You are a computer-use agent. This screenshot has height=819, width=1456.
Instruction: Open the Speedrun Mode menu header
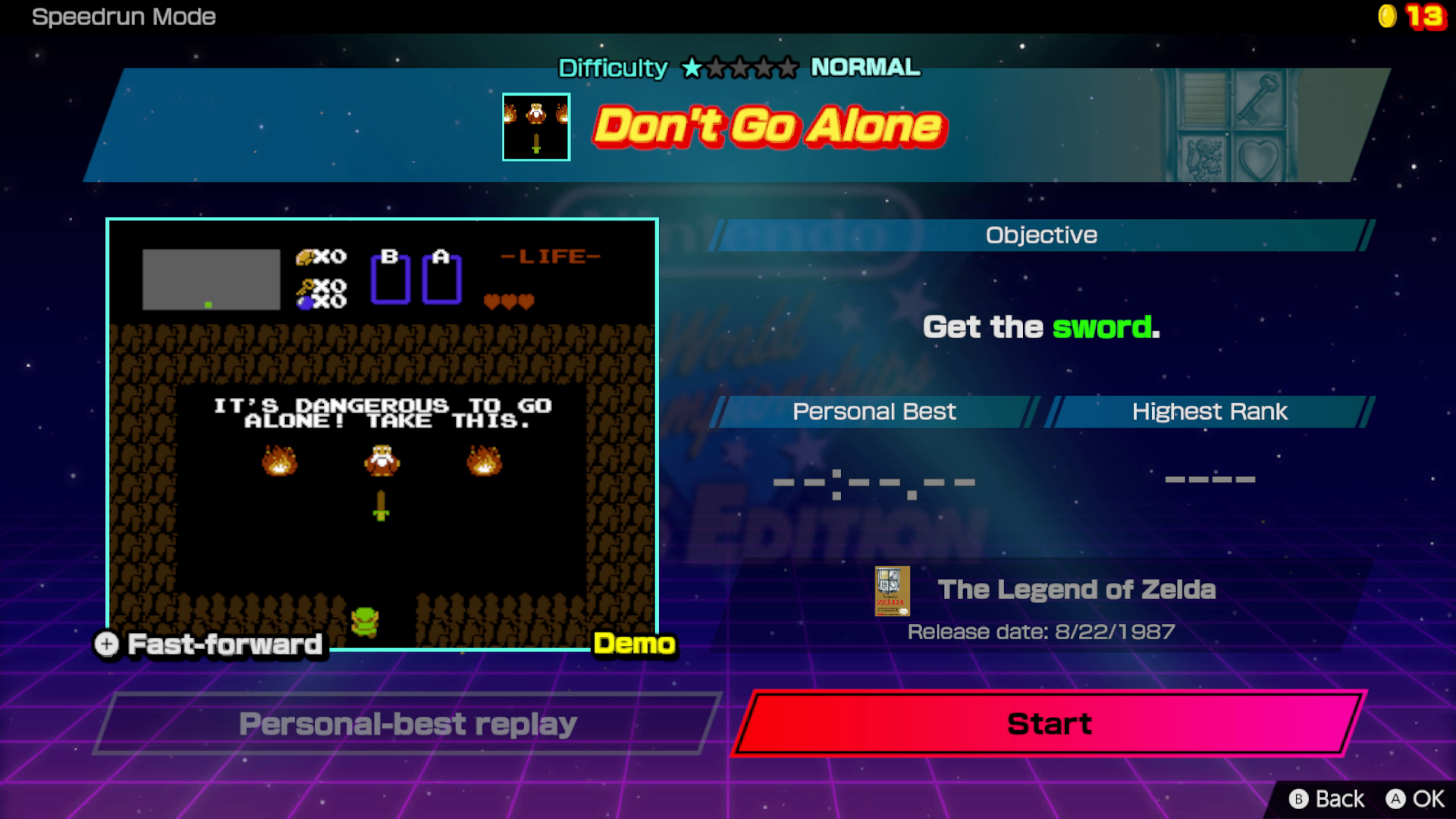pos(124,17)
